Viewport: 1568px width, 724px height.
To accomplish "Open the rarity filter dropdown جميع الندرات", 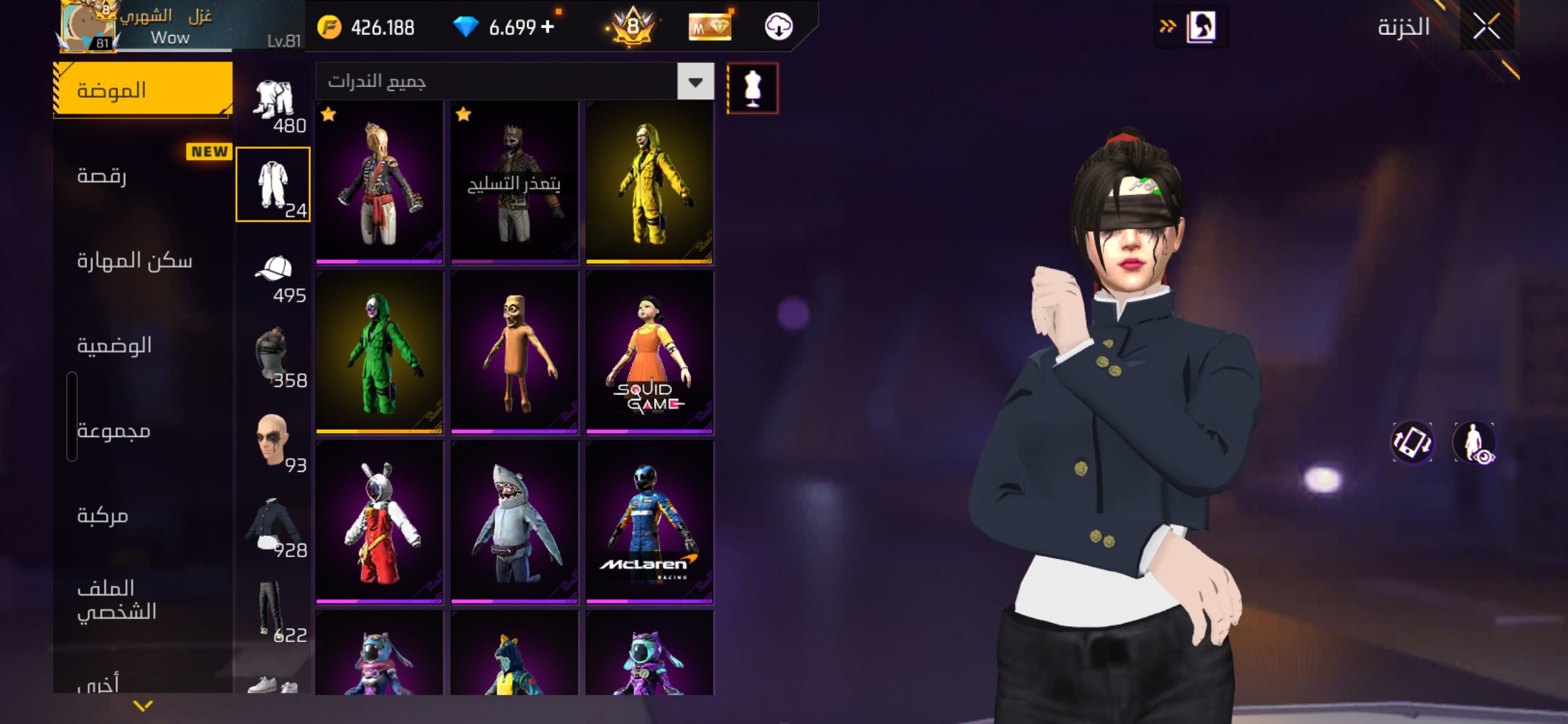I will (x=695, y=82).
